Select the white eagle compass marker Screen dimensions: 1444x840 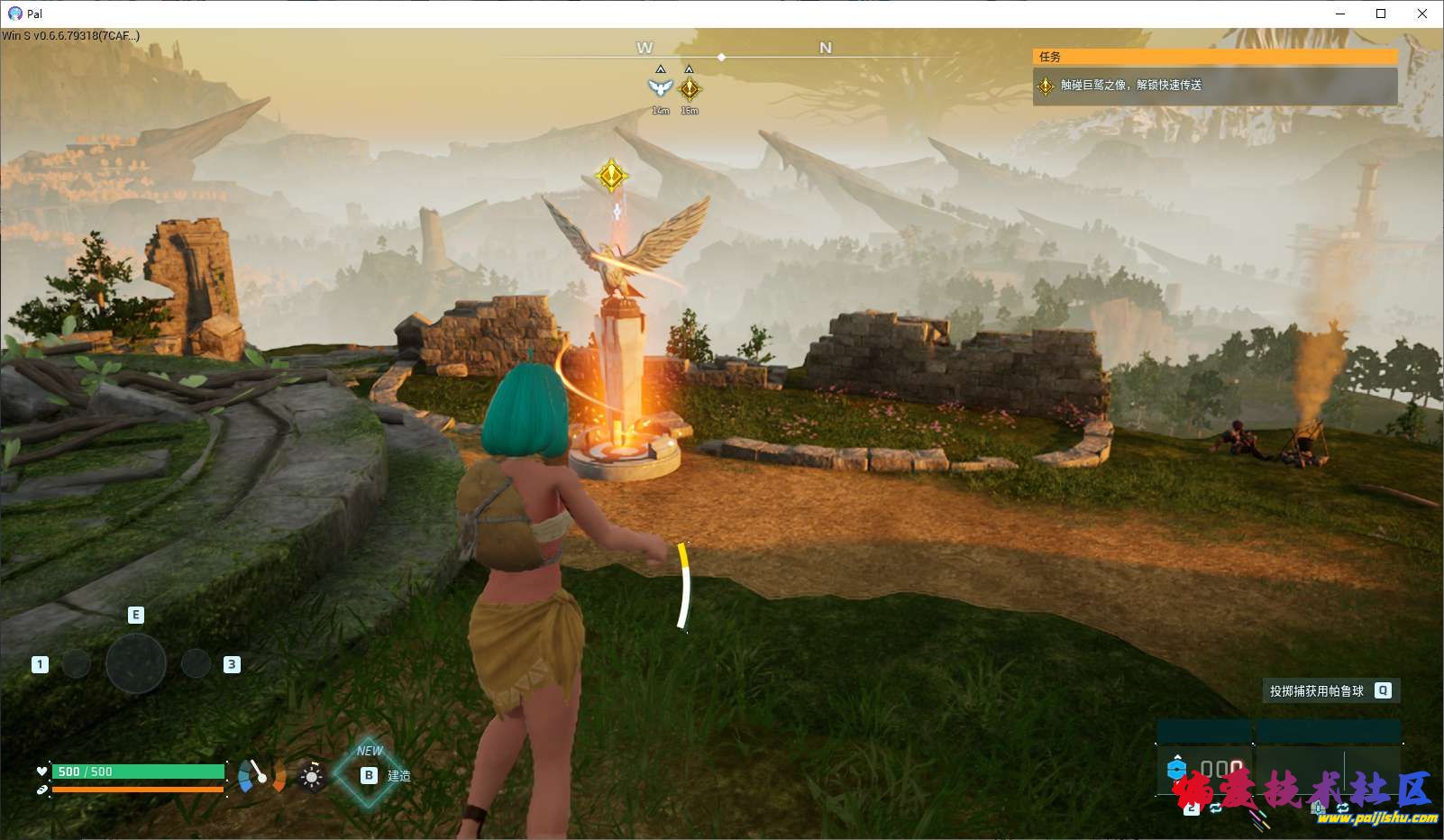[660, 87]
